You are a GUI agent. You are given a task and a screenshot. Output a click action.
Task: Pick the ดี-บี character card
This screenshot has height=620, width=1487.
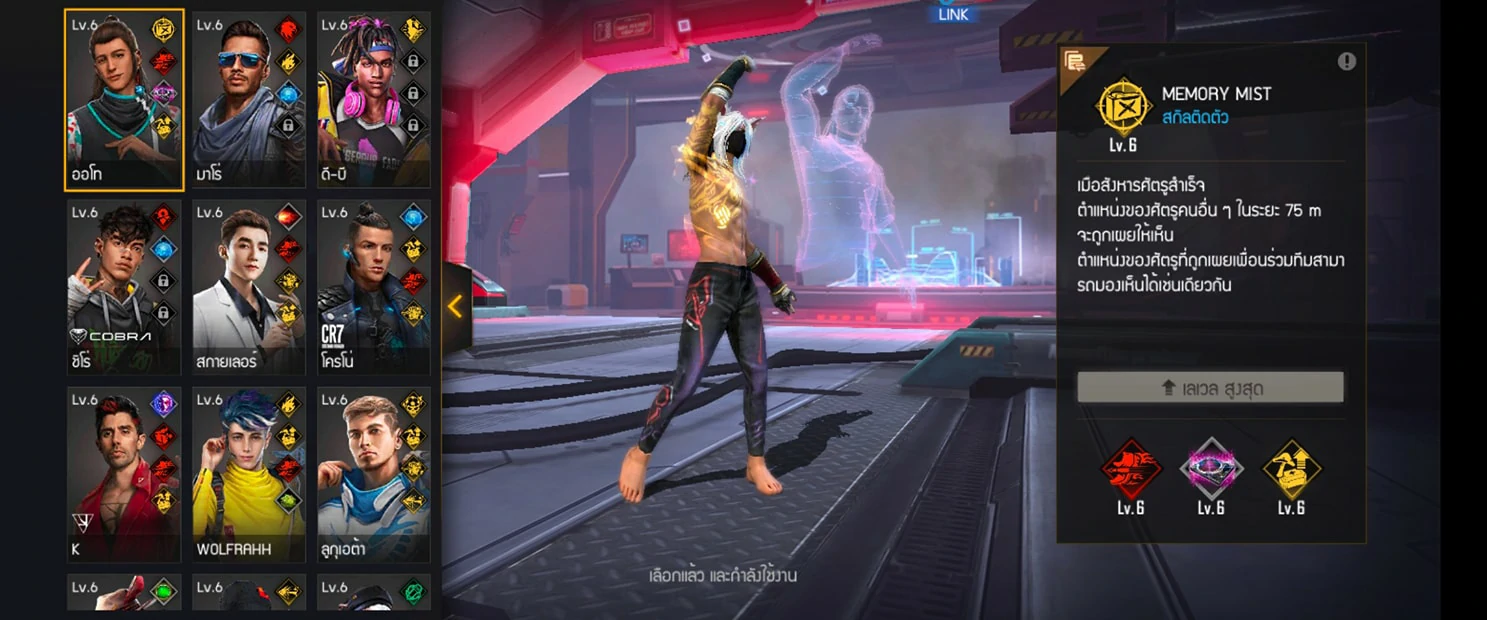360,100
